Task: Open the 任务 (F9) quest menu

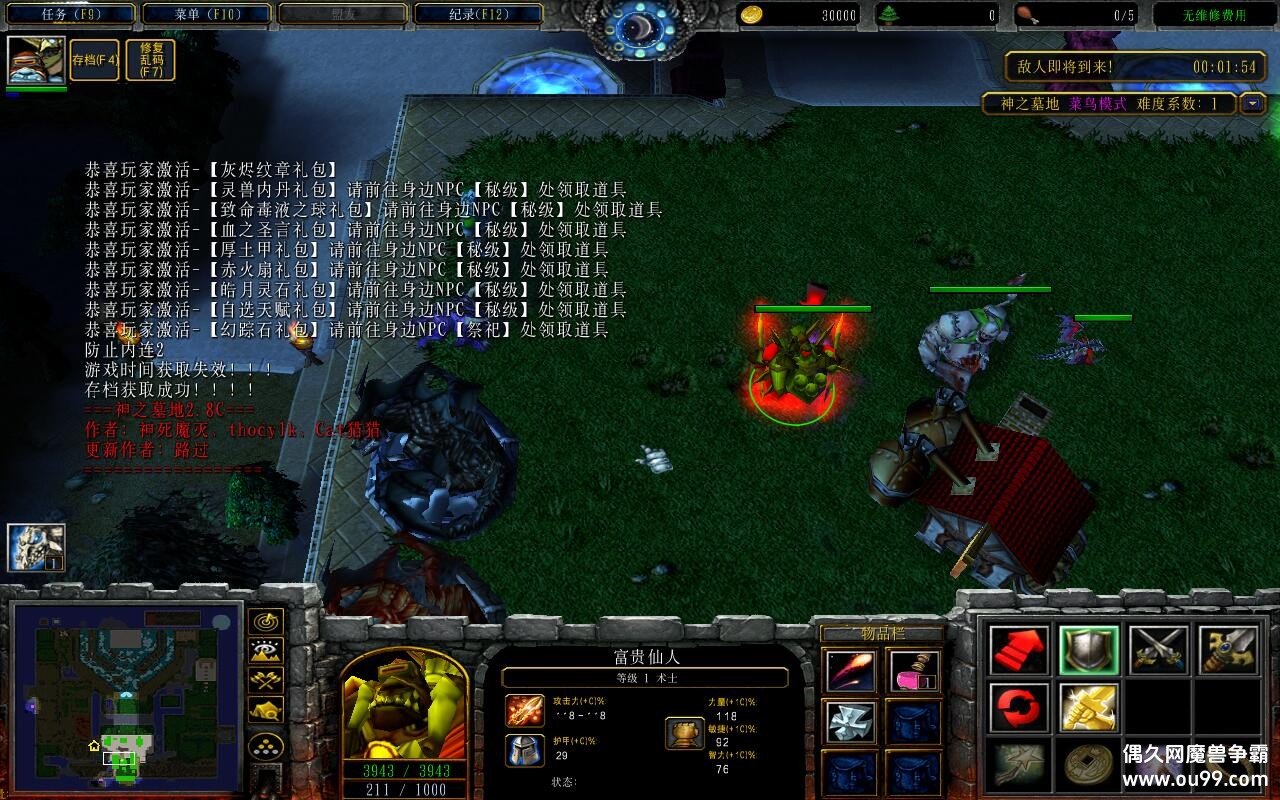Action: click(71, 15)
